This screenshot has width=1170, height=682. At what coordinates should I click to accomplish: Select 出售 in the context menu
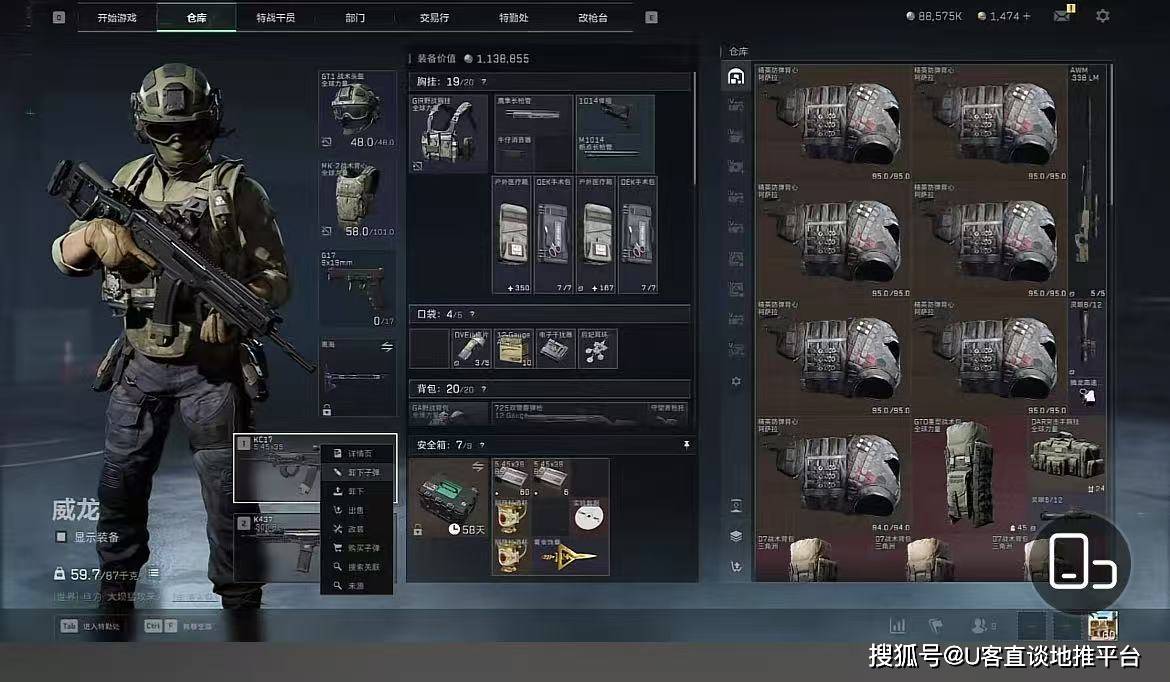358,510
